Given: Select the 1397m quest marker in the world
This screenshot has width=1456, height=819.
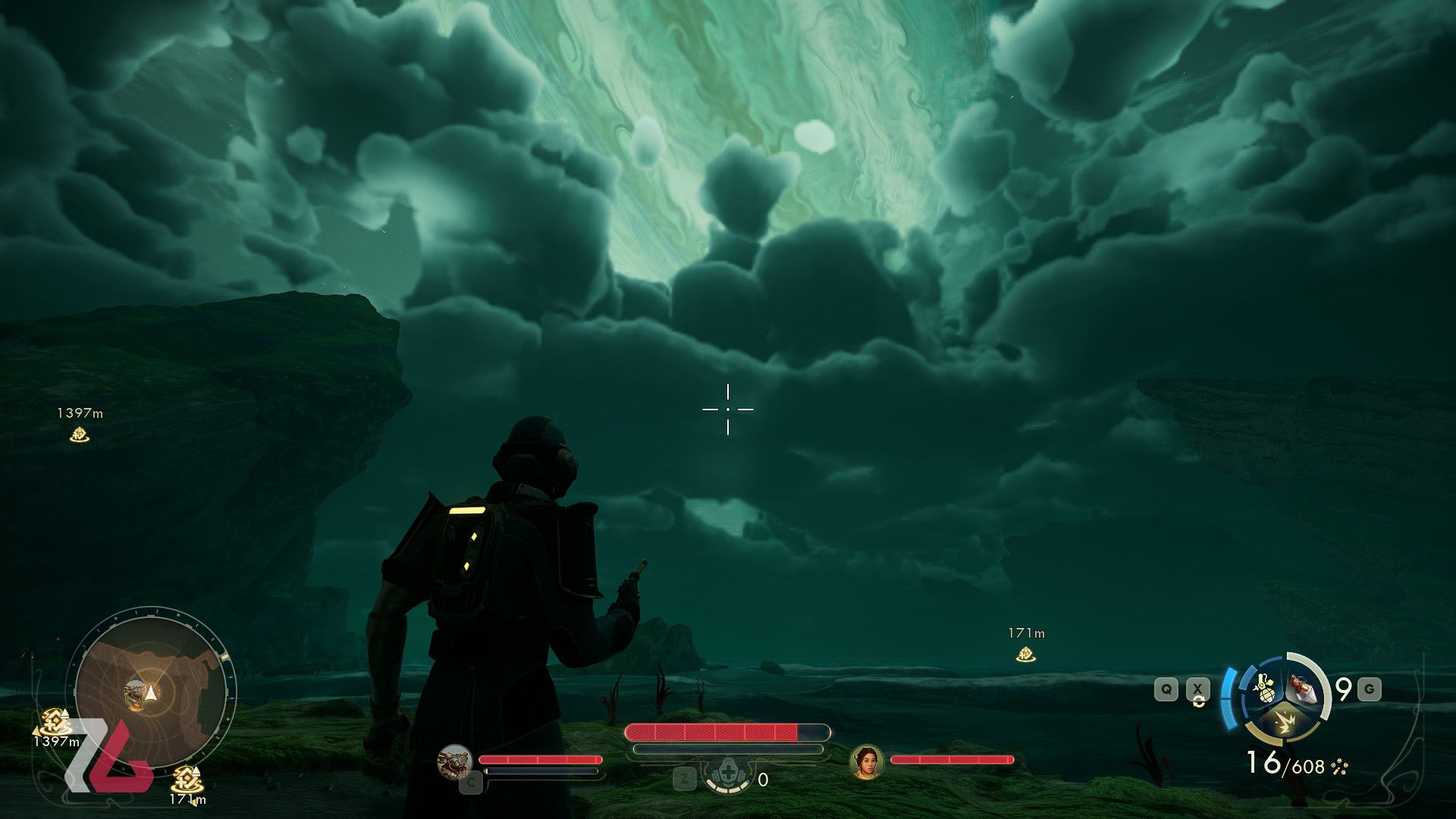Looking at the screenshot, I should point(79,435).
